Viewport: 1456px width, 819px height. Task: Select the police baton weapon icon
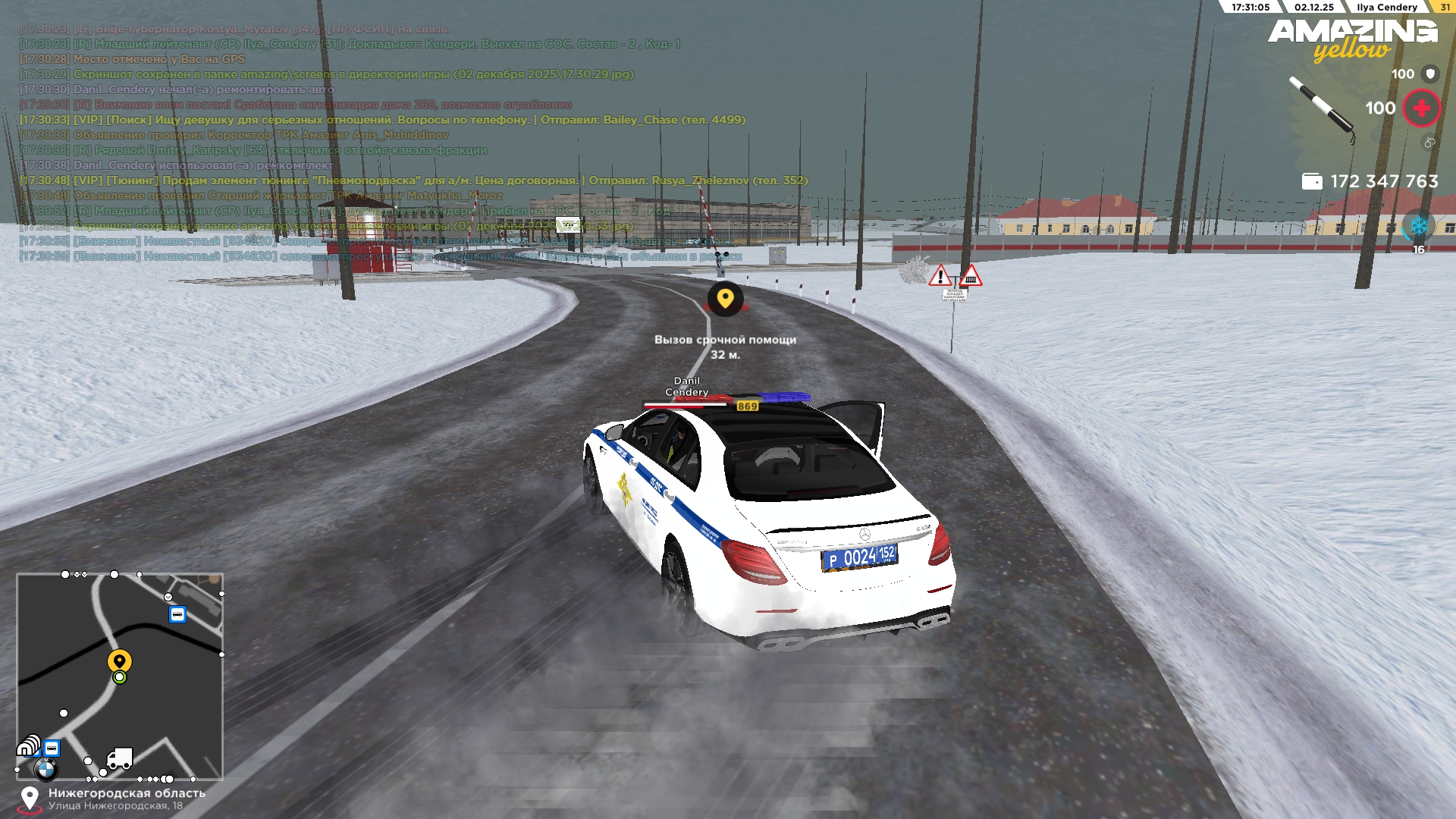click(1323, 109)
